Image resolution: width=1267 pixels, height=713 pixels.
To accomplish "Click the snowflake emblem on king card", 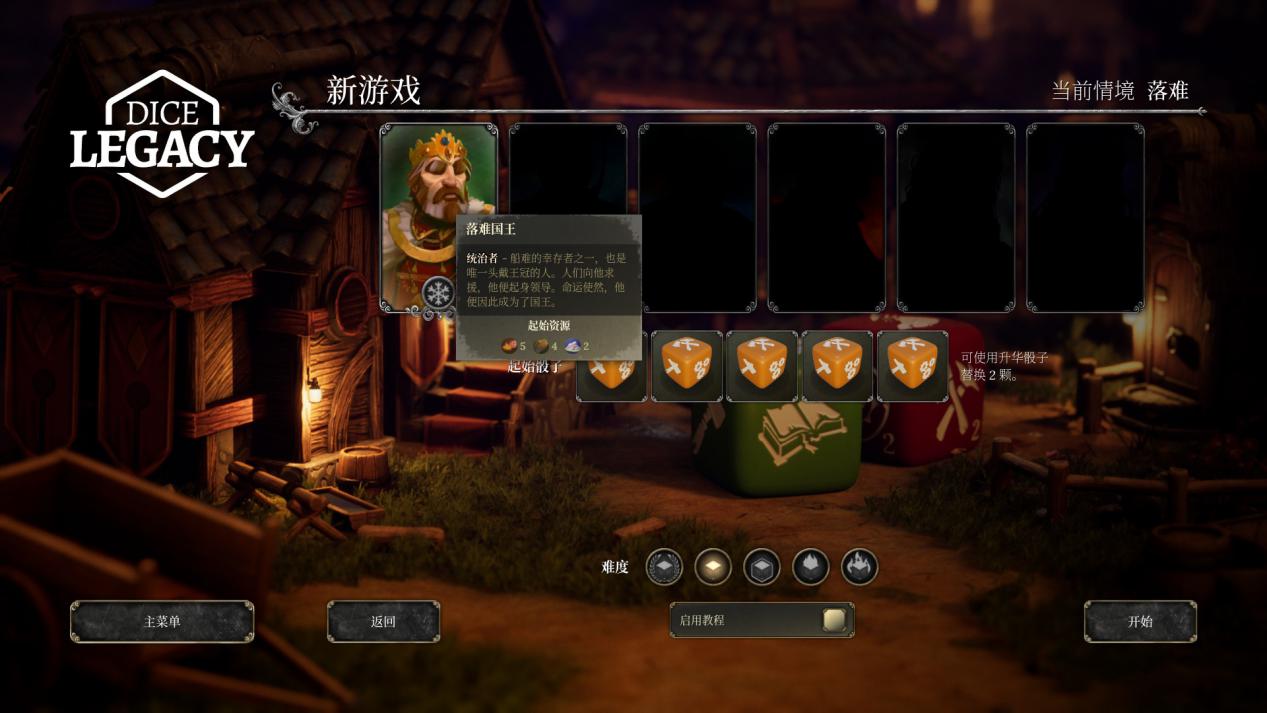I will click(x=438, y=293).
